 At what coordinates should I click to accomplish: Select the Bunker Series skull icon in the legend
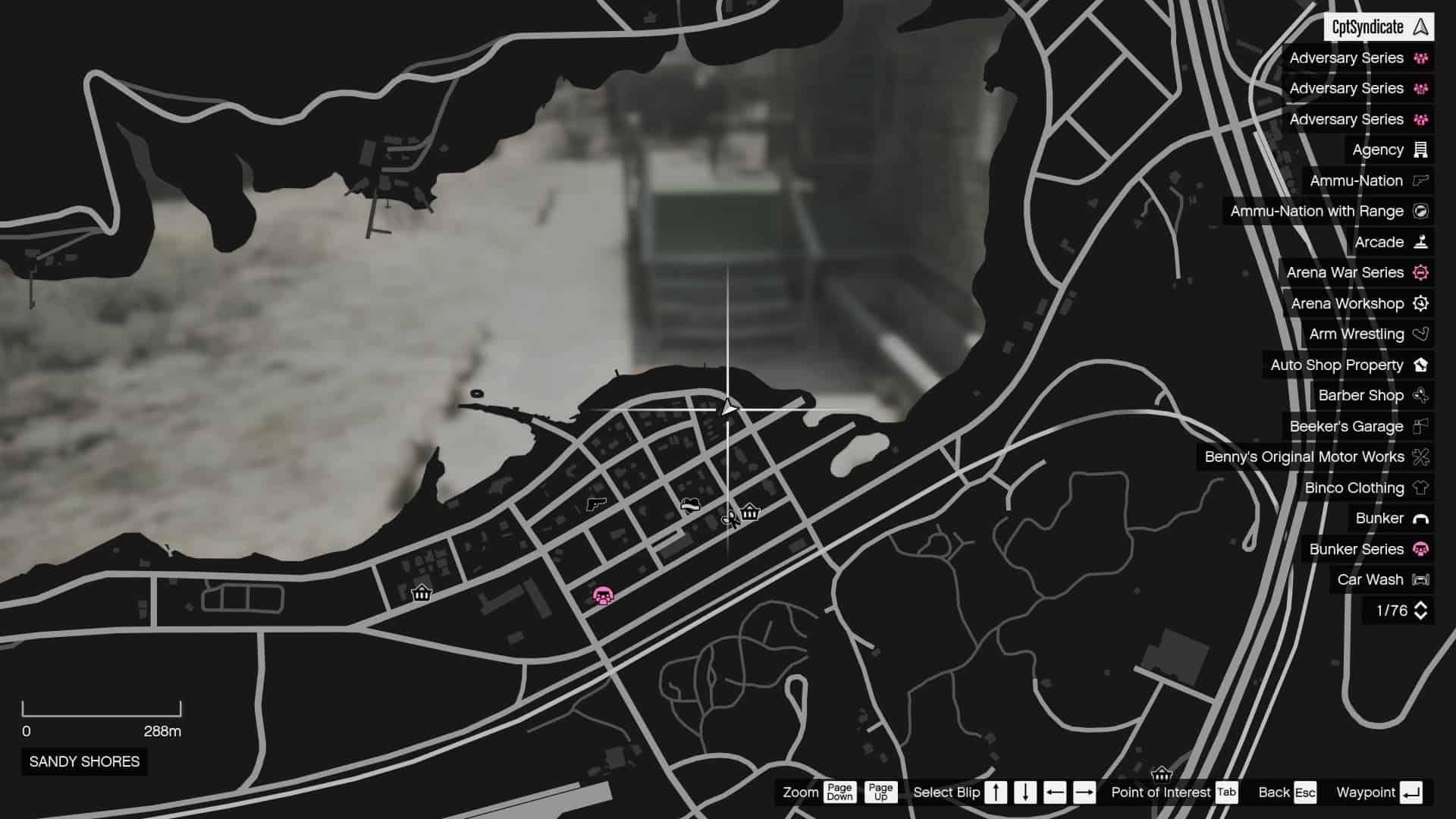coord(1420,549)
